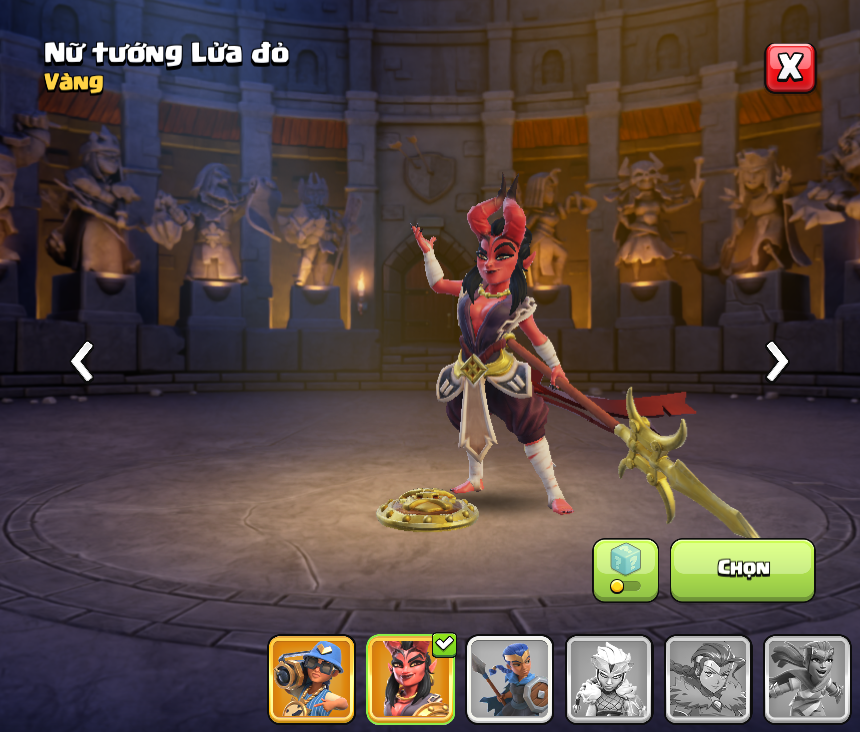Close the skin preview with the red X
Viewport: 860px width, 732px height.
pyautogui.click(x=790, y=67)
